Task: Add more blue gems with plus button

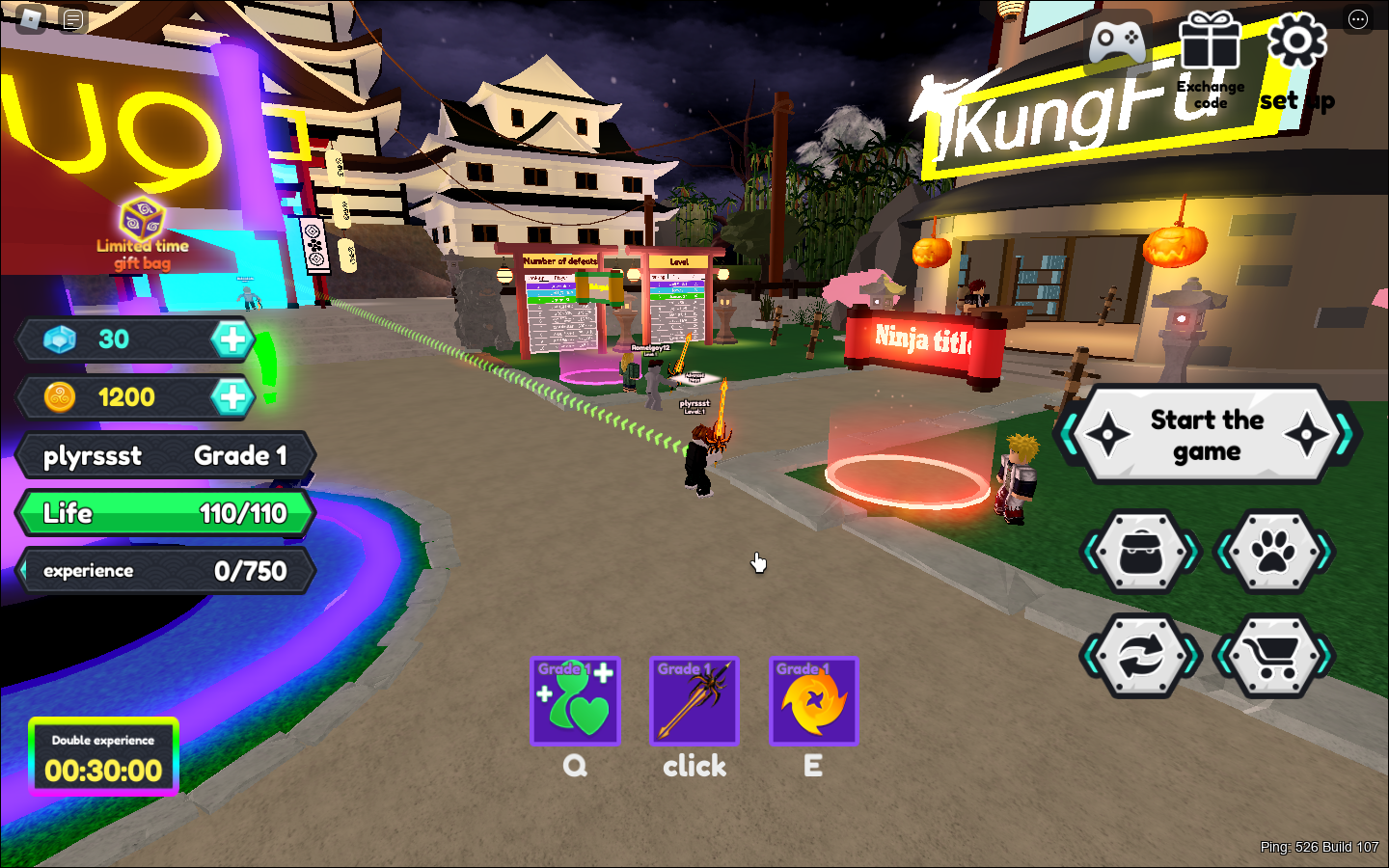Action: click(x=232, y=339)
